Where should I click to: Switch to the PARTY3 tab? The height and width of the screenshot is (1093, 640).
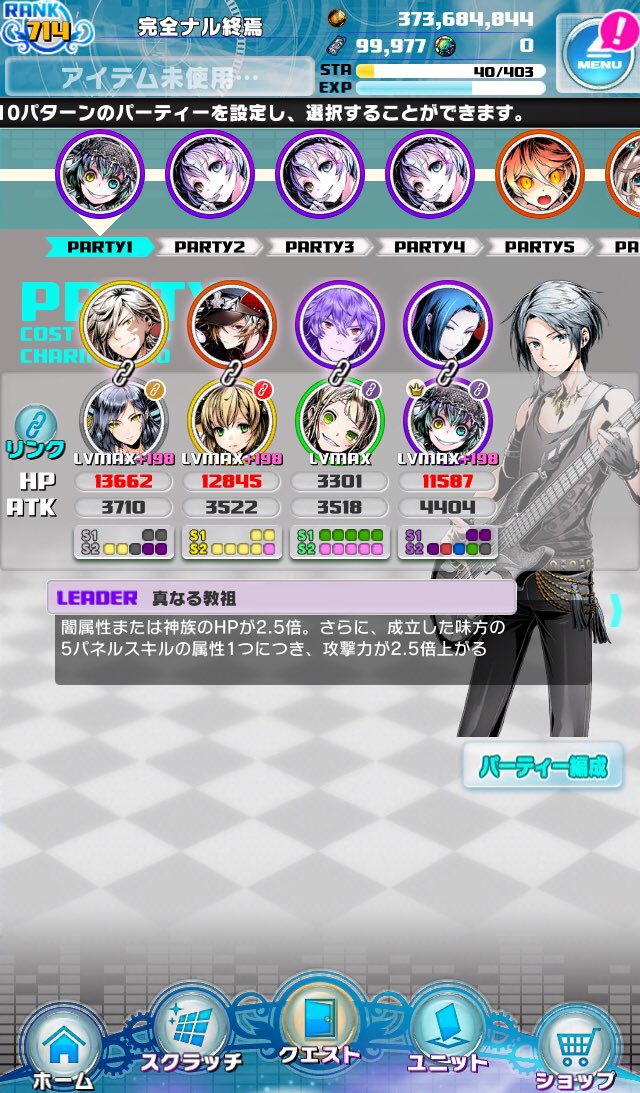click(319, 247)
